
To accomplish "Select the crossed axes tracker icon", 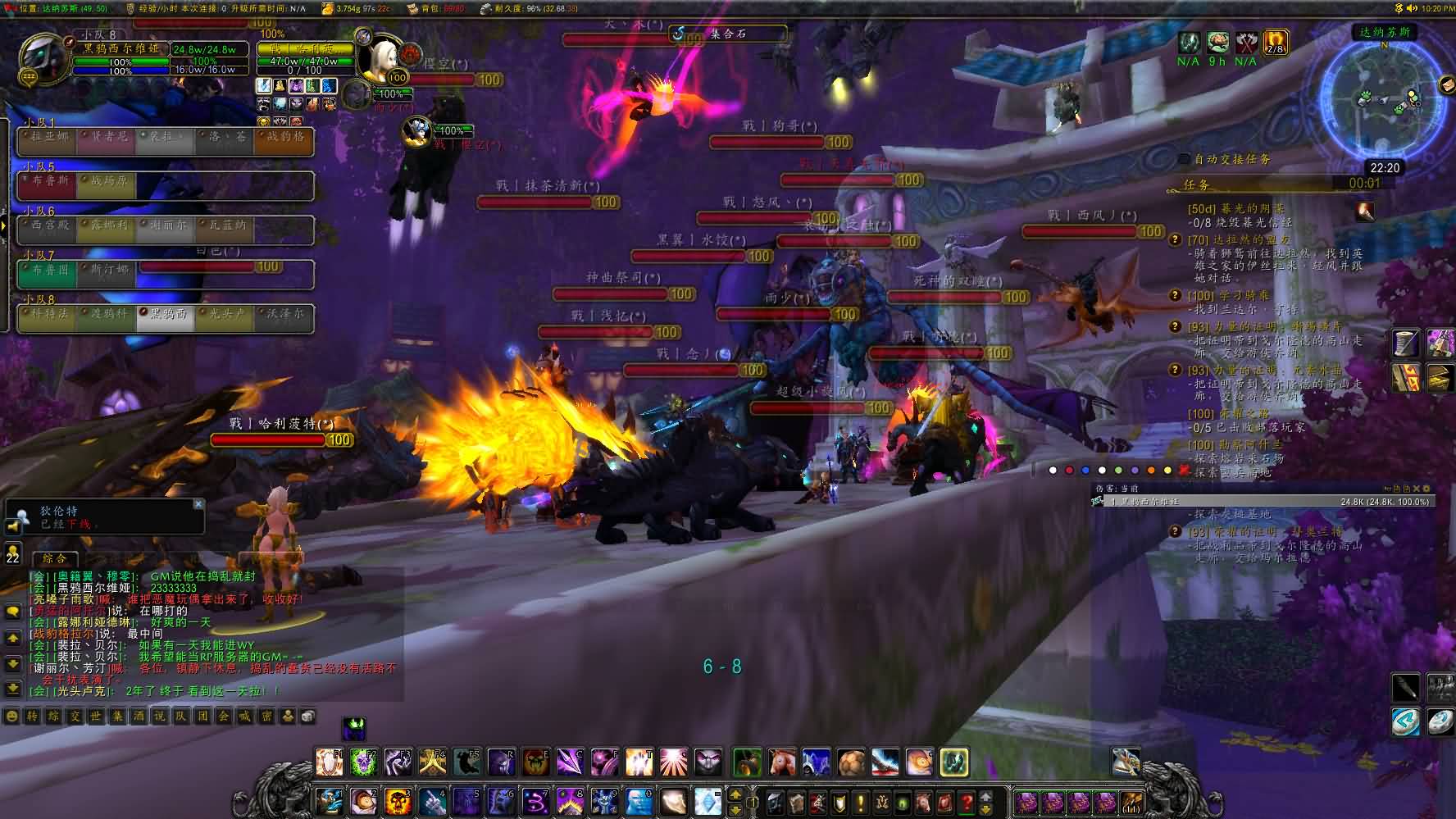I will (1246, 42).
